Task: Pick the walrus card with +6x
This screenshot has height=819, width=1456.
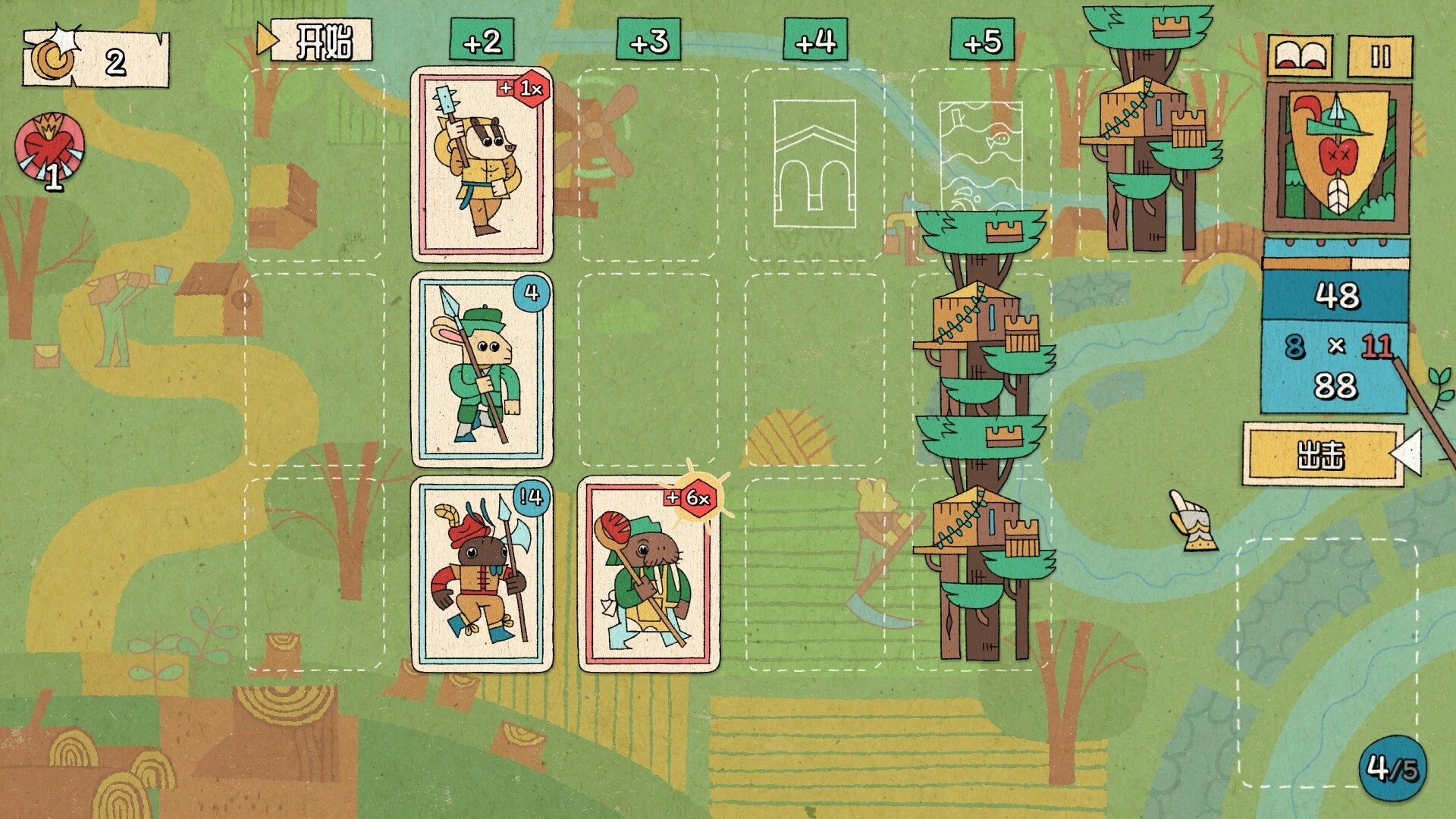Action: 648,574
